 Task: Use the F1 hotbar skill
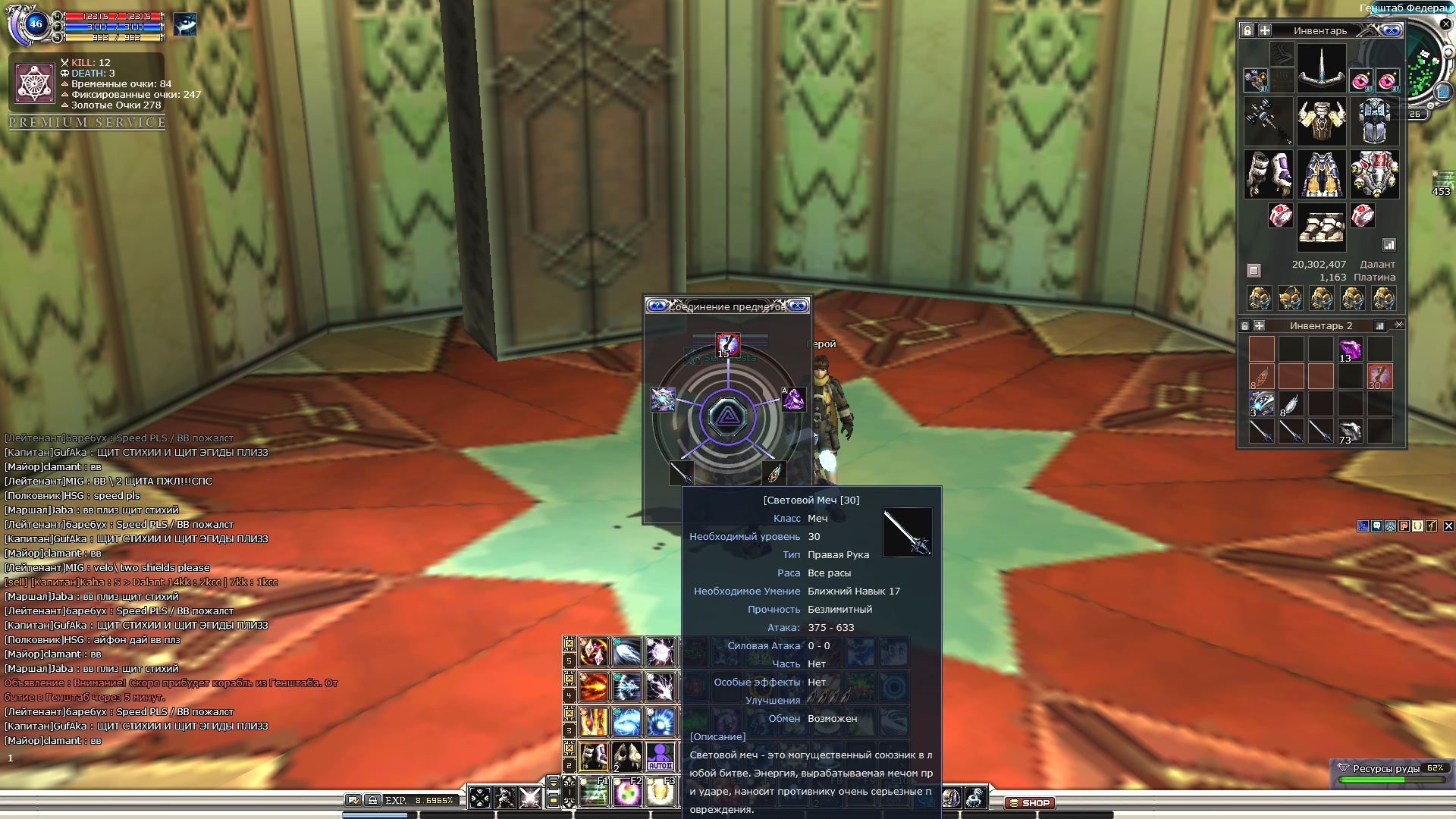594,792
